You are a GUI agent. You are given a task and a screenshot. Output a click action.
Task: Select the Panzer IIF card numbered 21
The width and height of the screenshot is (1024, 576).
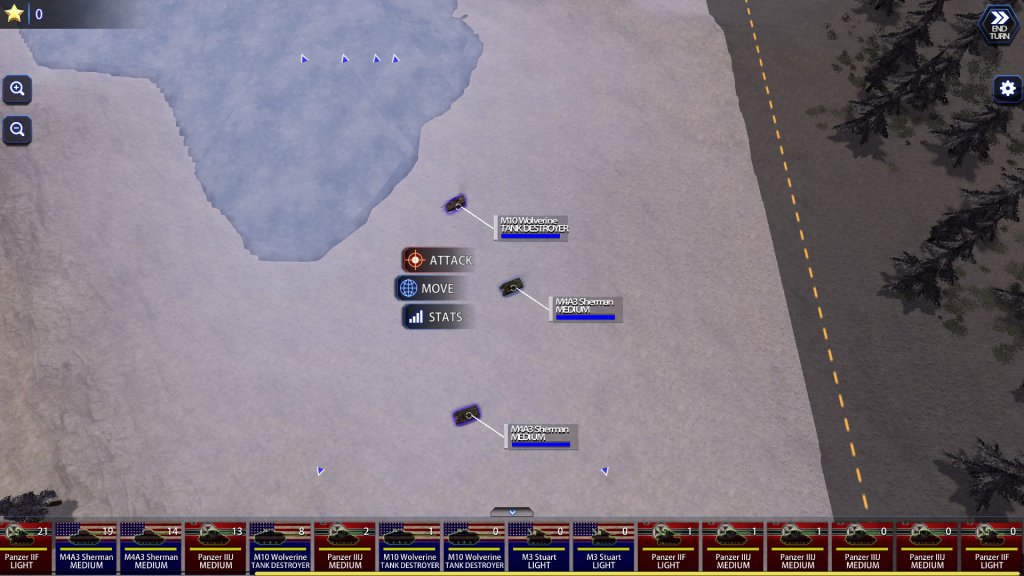tap(24, 547)
